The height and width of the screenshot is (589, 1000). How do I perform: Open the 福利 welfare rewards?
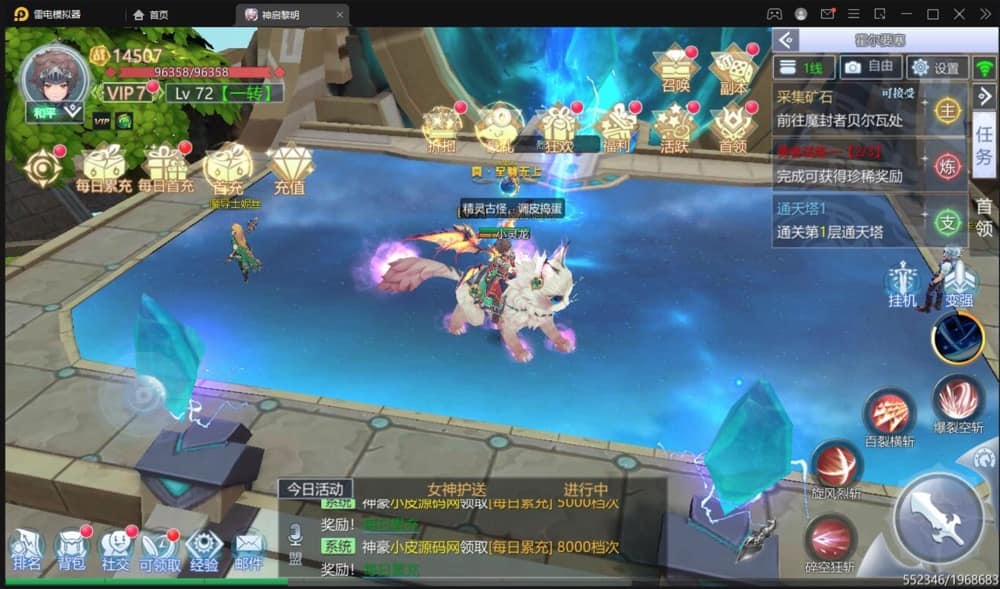click(x=617, y=126)
